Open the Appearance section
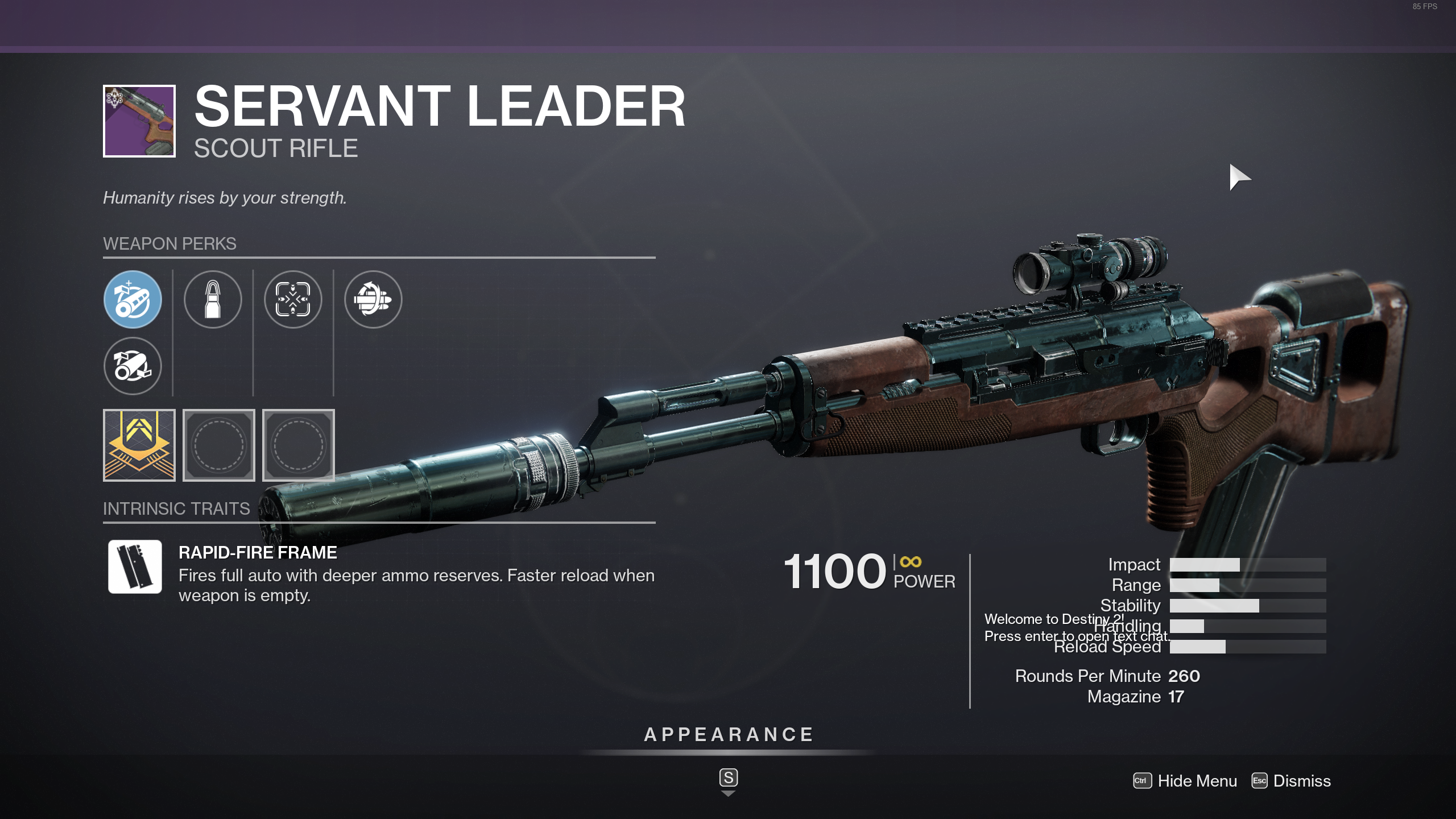 (x=728, y=735)
